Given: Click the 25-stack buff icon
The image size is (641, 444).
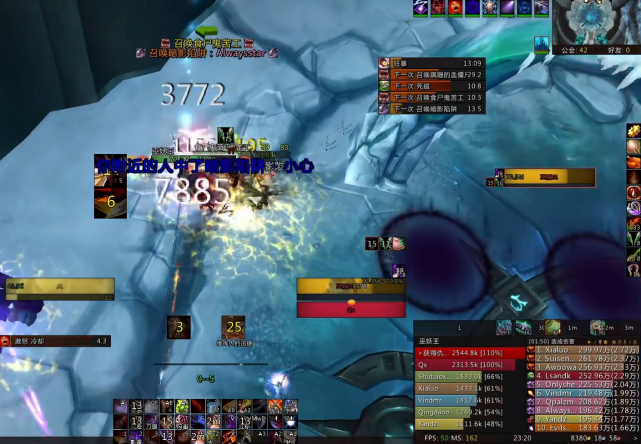Looking at the screenshot, I should (234, 327).
